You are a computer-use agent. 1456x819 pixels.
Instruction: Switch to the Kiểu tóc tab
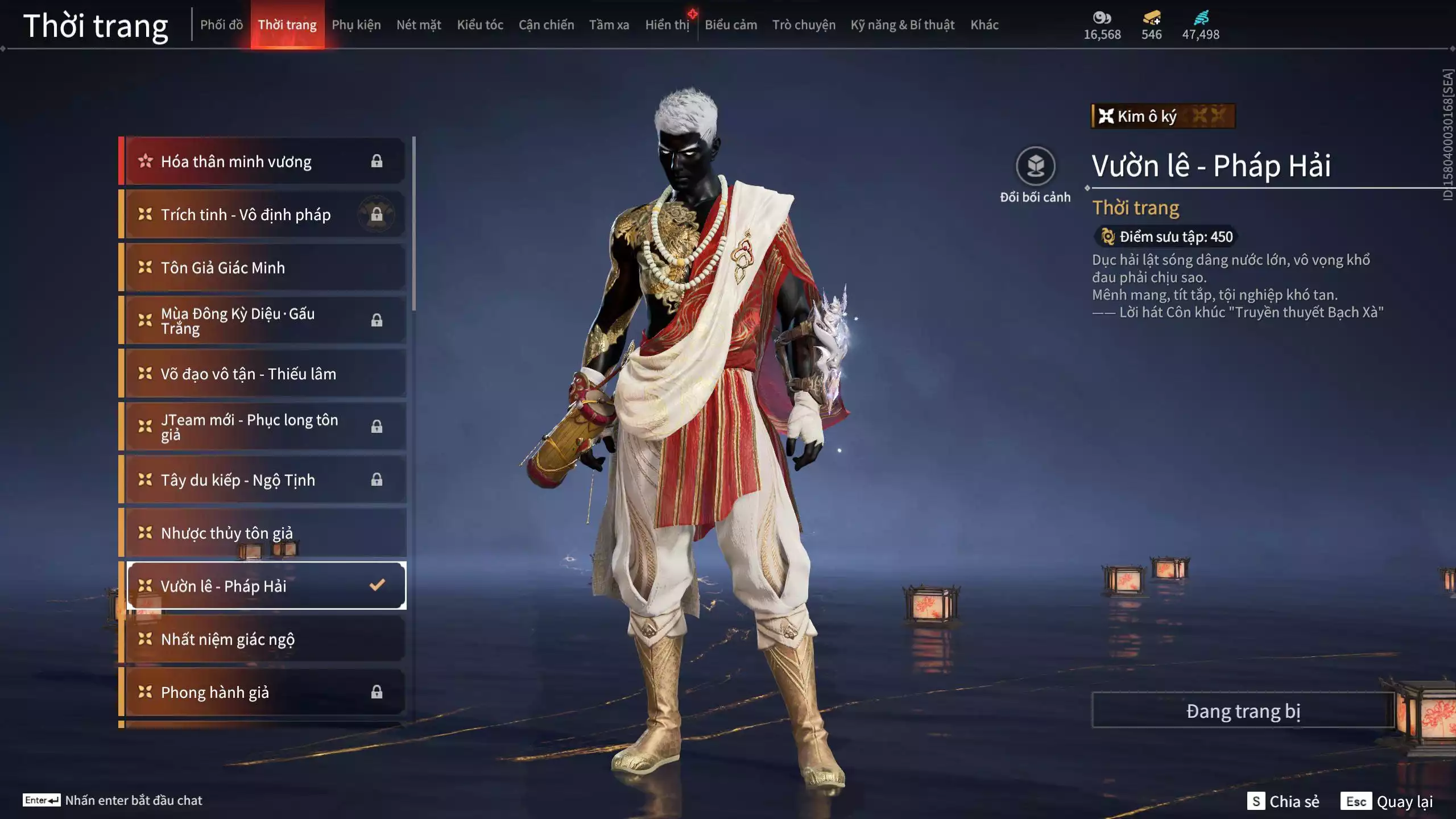479,25
